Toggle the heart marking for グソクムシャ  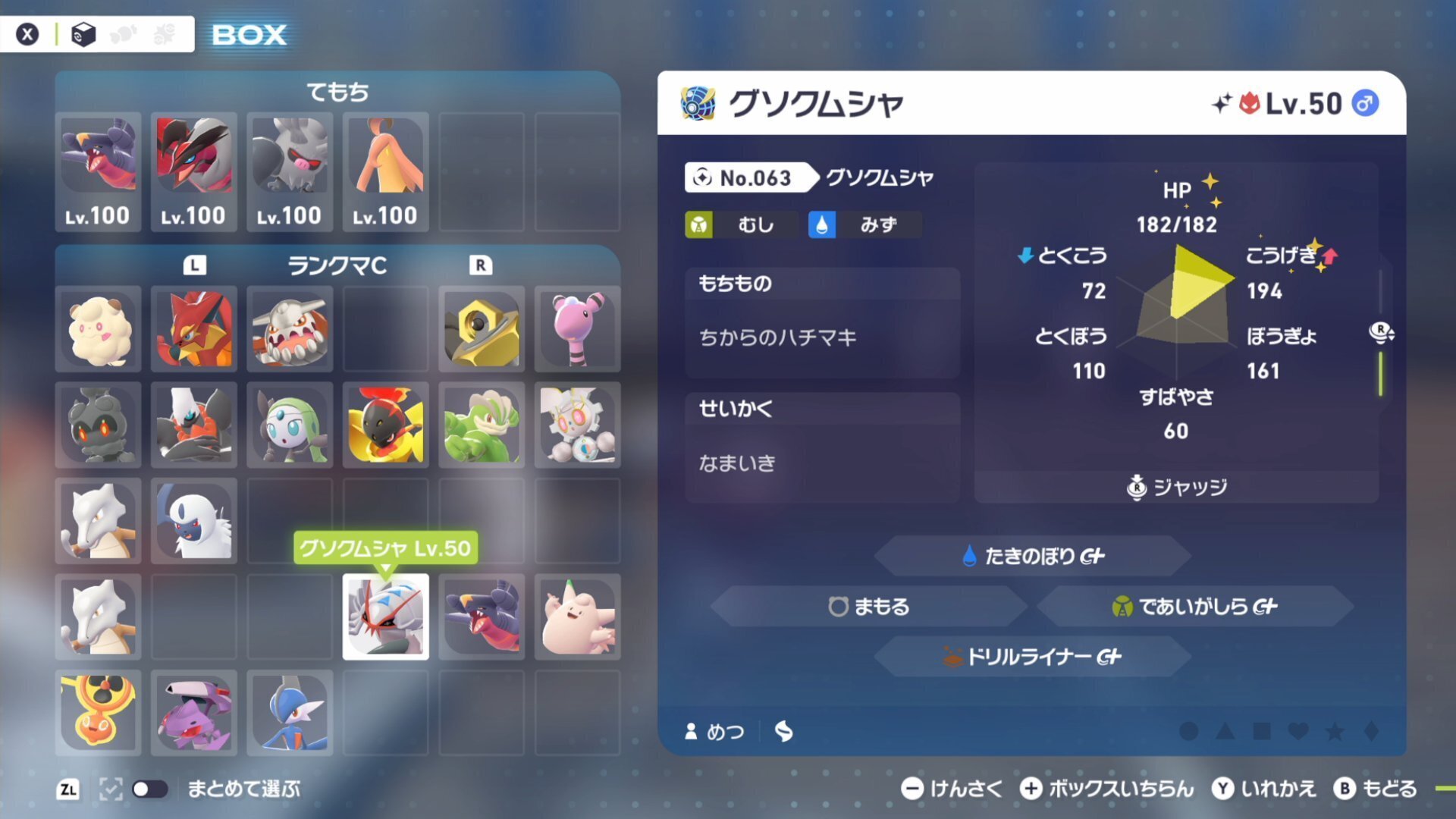1298,731
